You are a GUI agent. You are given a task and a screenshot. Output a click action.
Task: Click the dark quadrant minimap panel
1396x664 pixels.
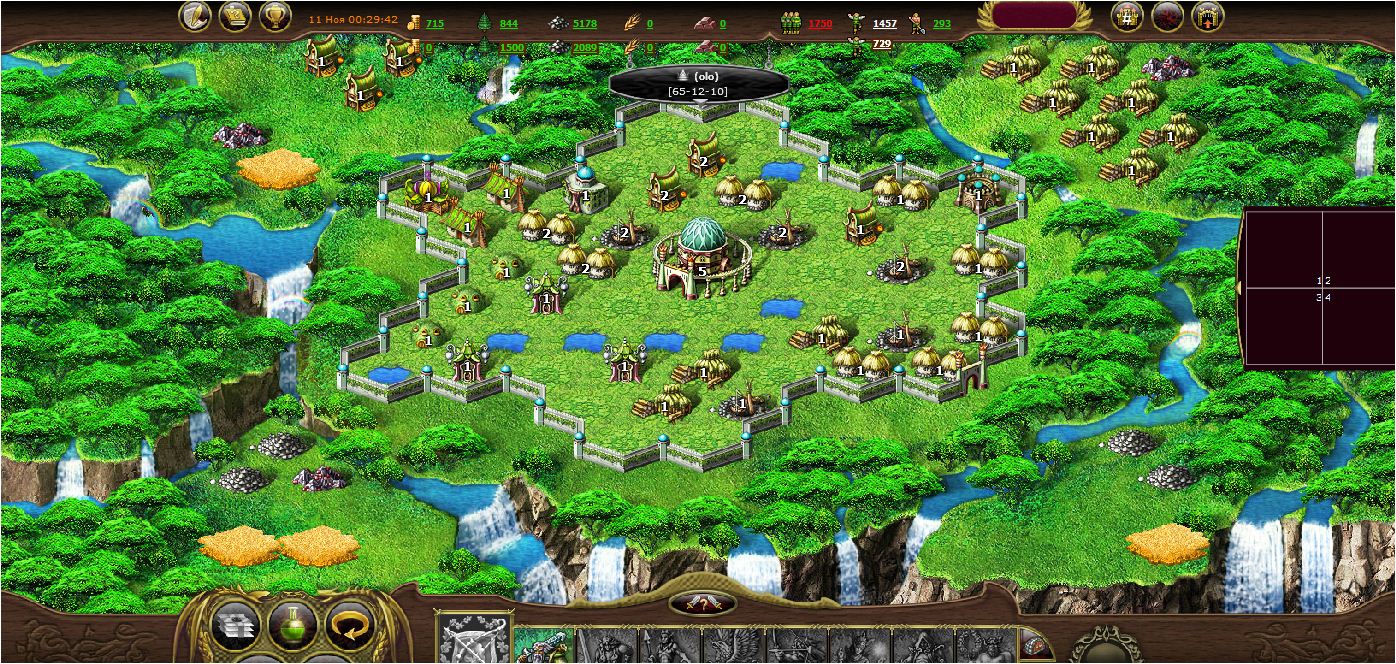1318,288
